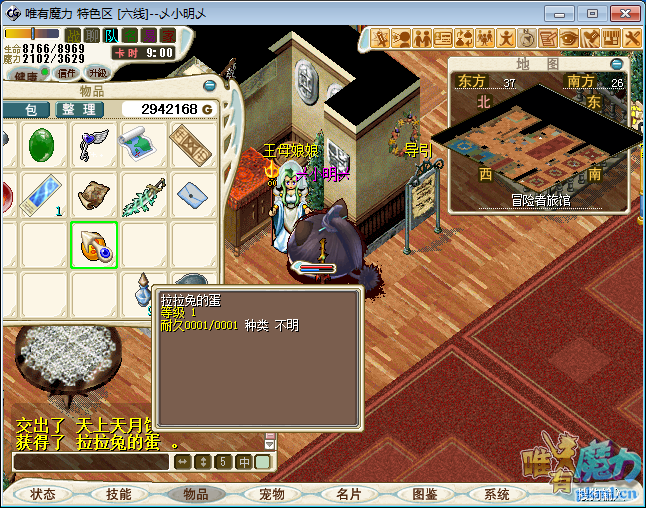Open the 状态 status tab
Viewport: 646px width, 508px height.
coord(43,494)
